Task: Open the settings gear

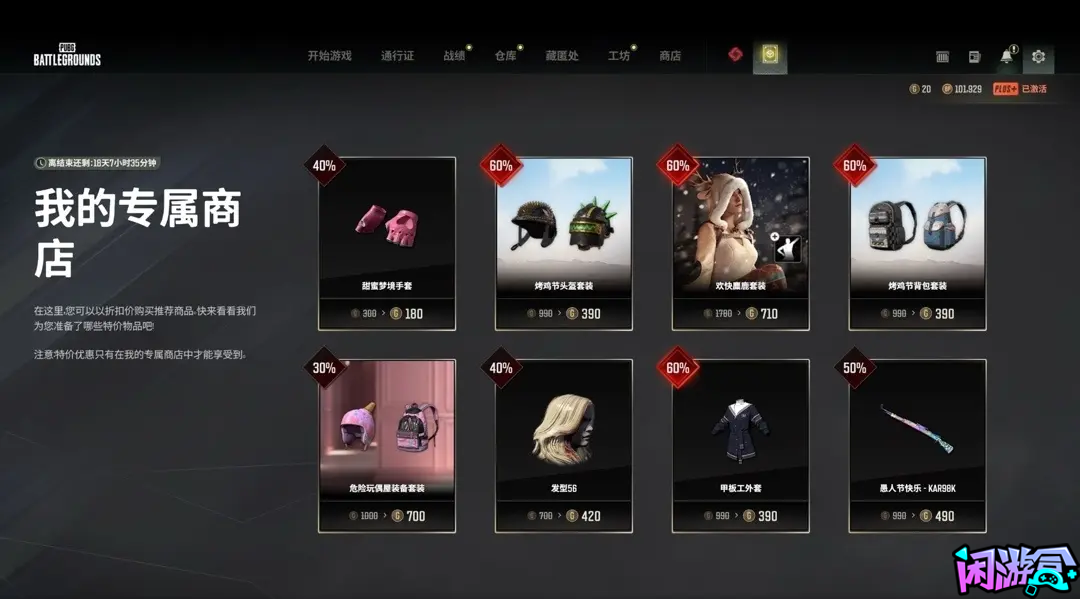Action: click(x=1038, y=57)
